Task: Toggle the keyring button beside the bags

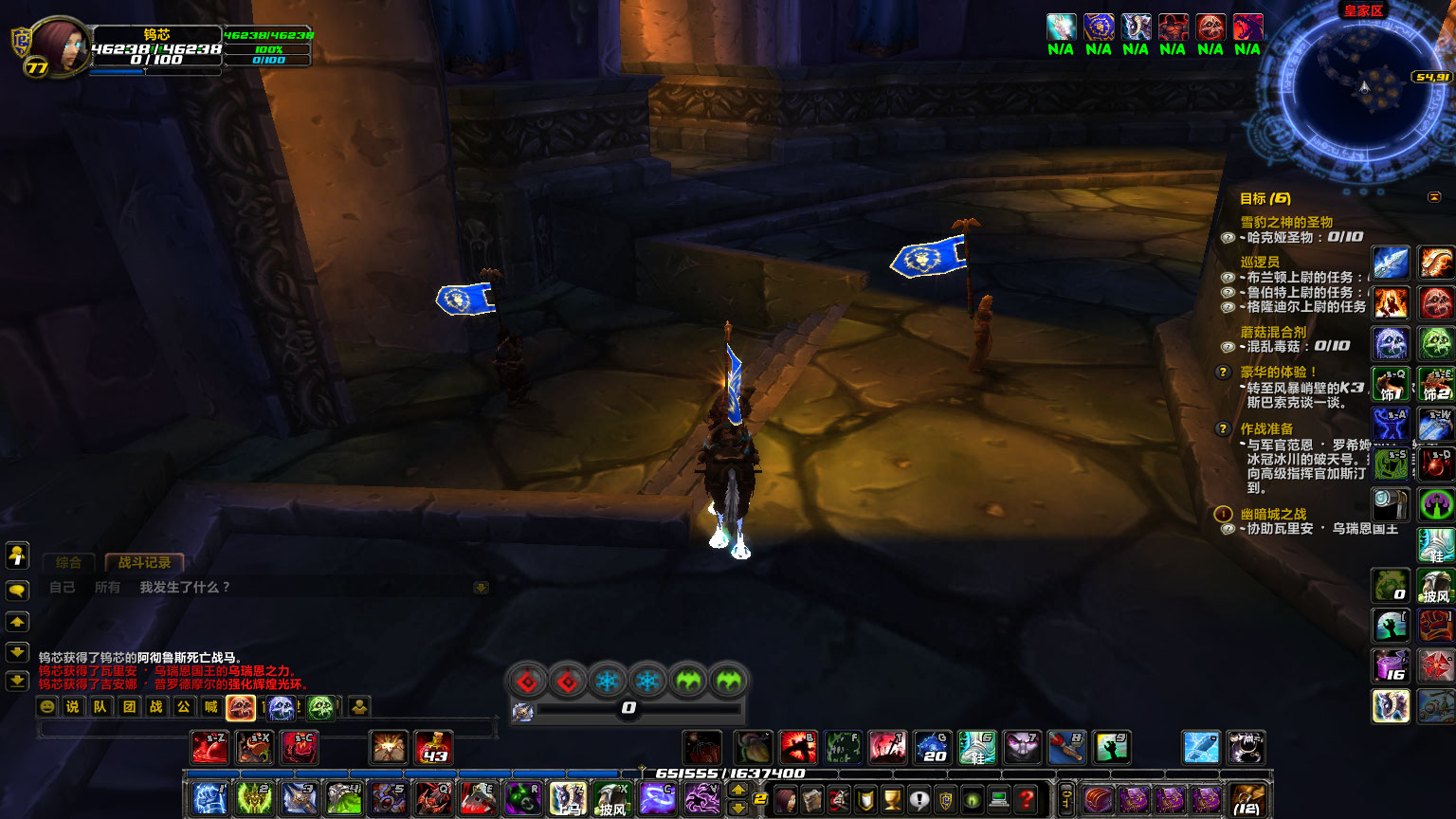Action: click(1065, 799)
